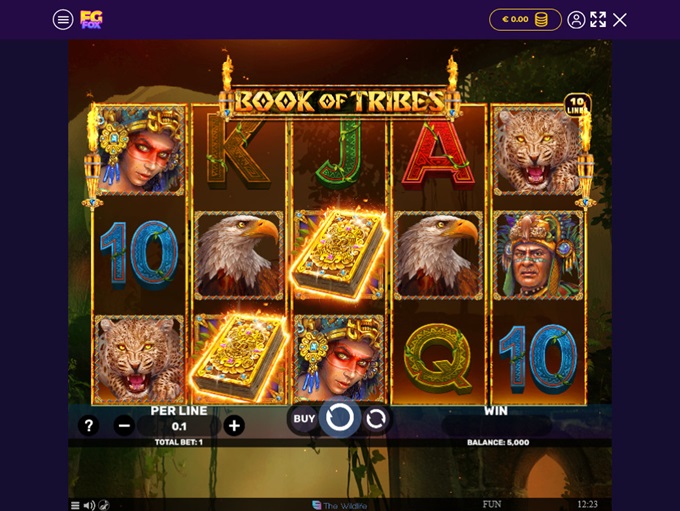Toggle the game sound speaker icon
Viewport: 680px width, 511px height.
89,505
